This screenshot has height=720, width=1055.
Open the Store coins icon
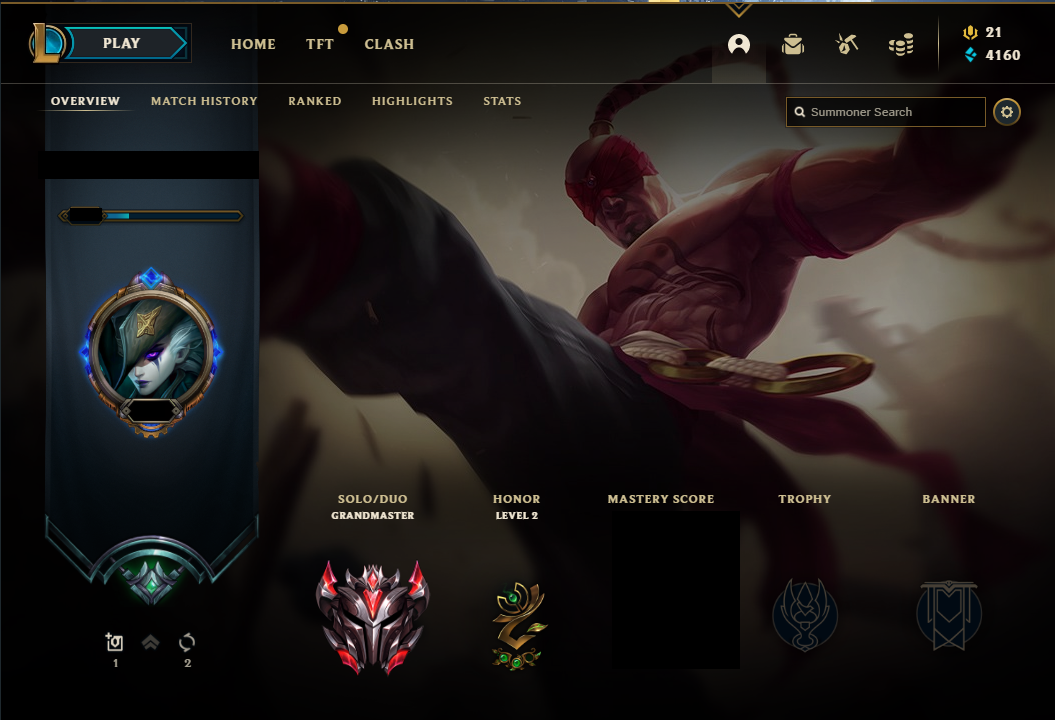point(901,45)
